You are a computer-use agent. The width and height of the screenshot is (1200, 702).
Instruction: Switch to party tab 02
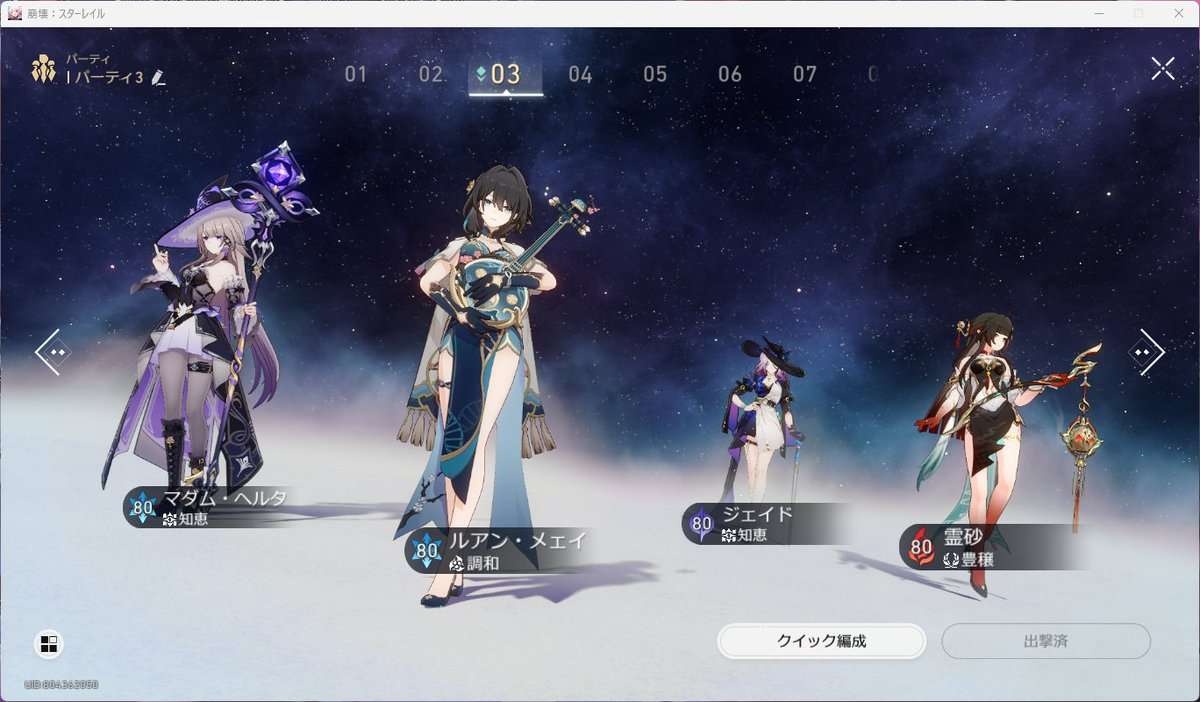[431, 74]
